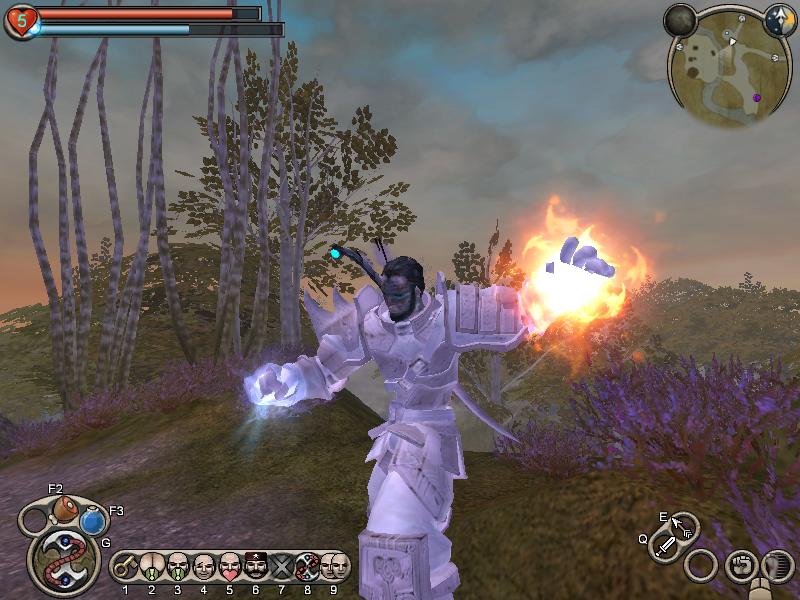The image size is (800, 600).
Task: Click the dark orb left of minimap
Action: click(680, 20)
